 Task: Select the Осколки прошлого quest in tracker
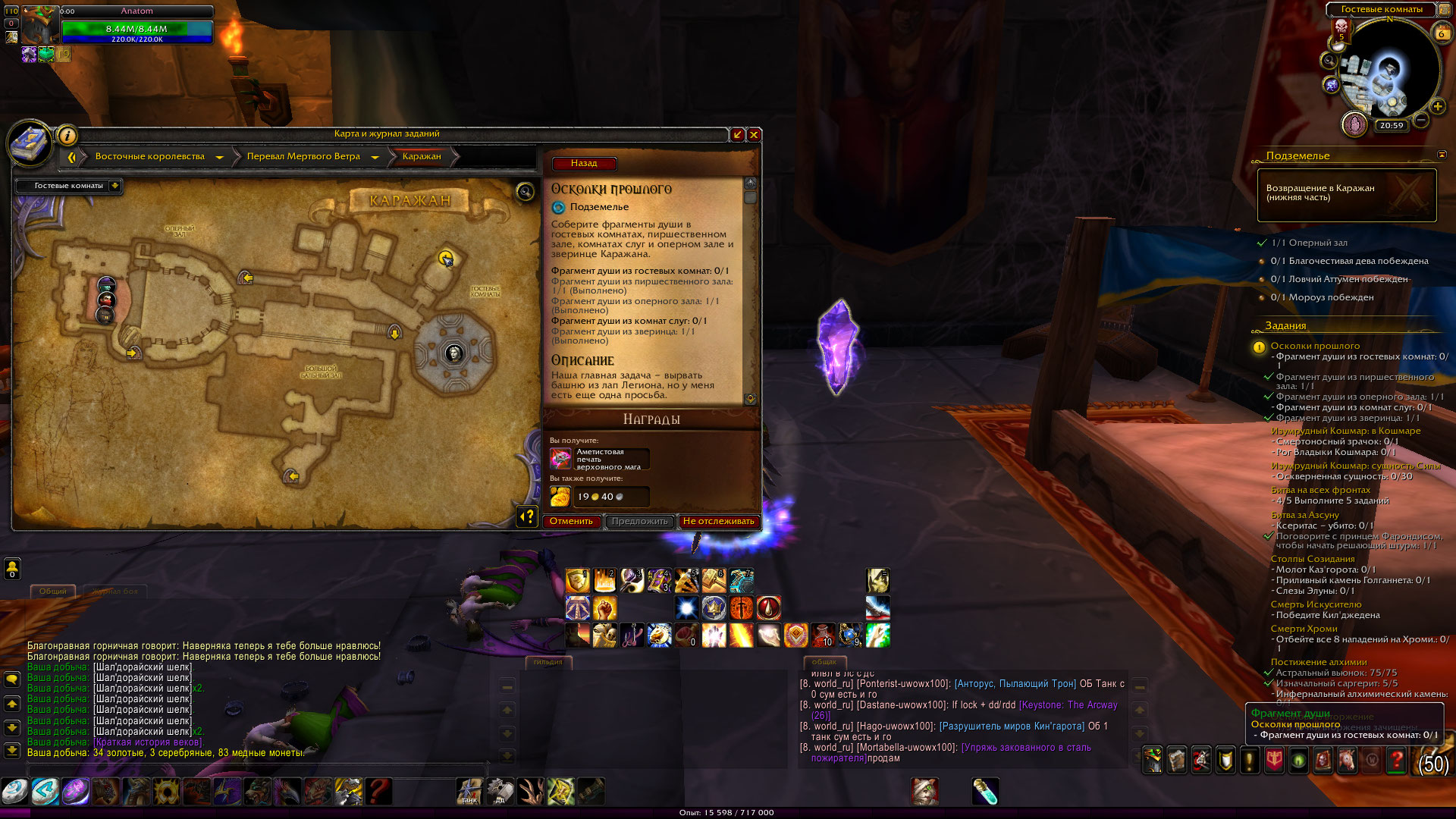(x=1315, y=347)
